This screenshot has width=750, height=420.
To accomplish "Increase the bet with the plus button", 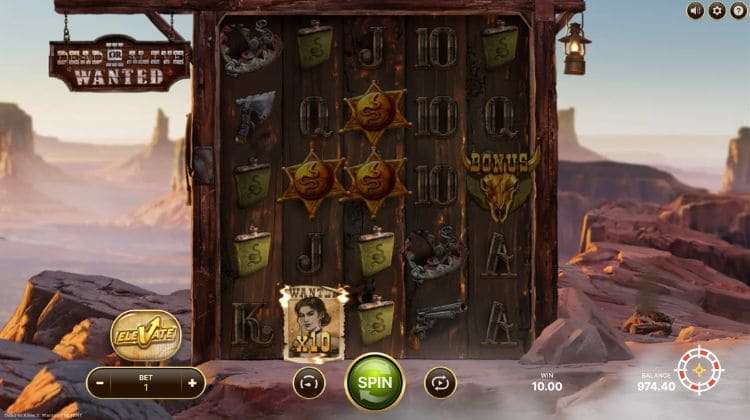I will (x=193, y=381).
